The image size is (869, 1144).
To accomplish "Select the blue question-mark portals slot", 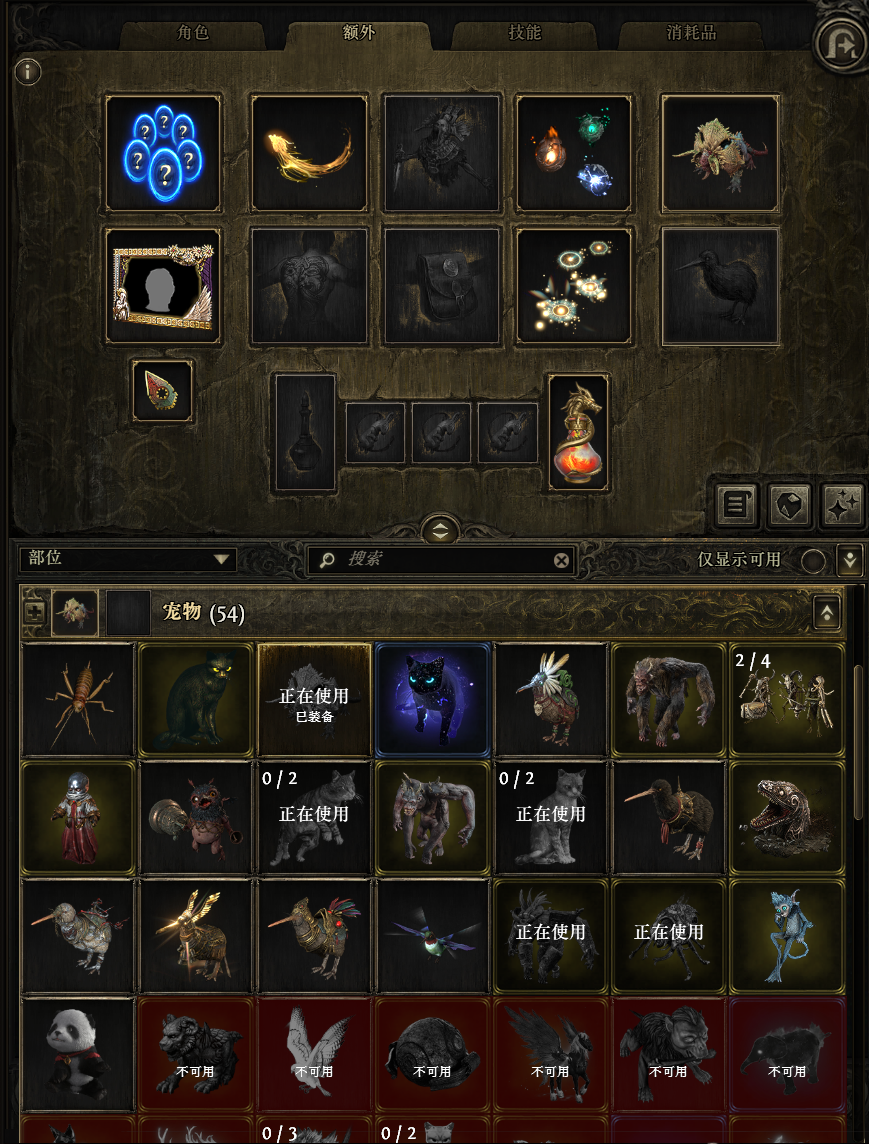I will coord(163,153).
